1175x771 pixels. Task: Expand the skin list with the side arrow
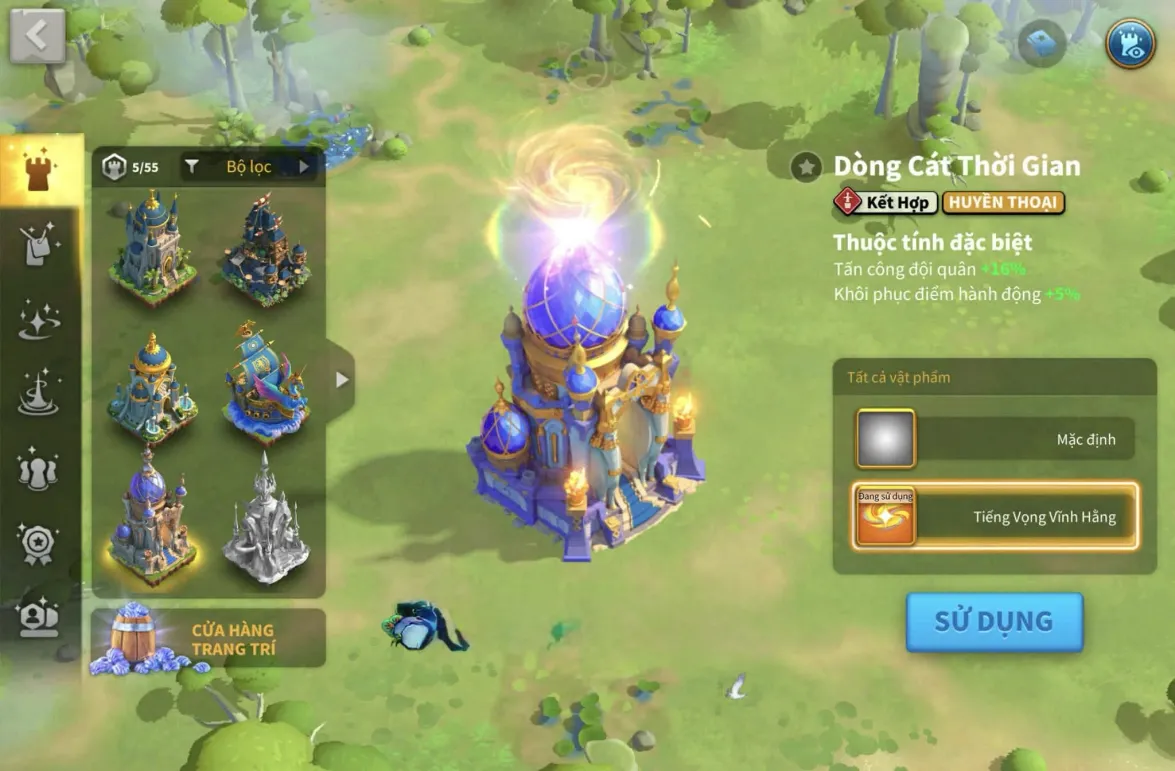point(342,380)
